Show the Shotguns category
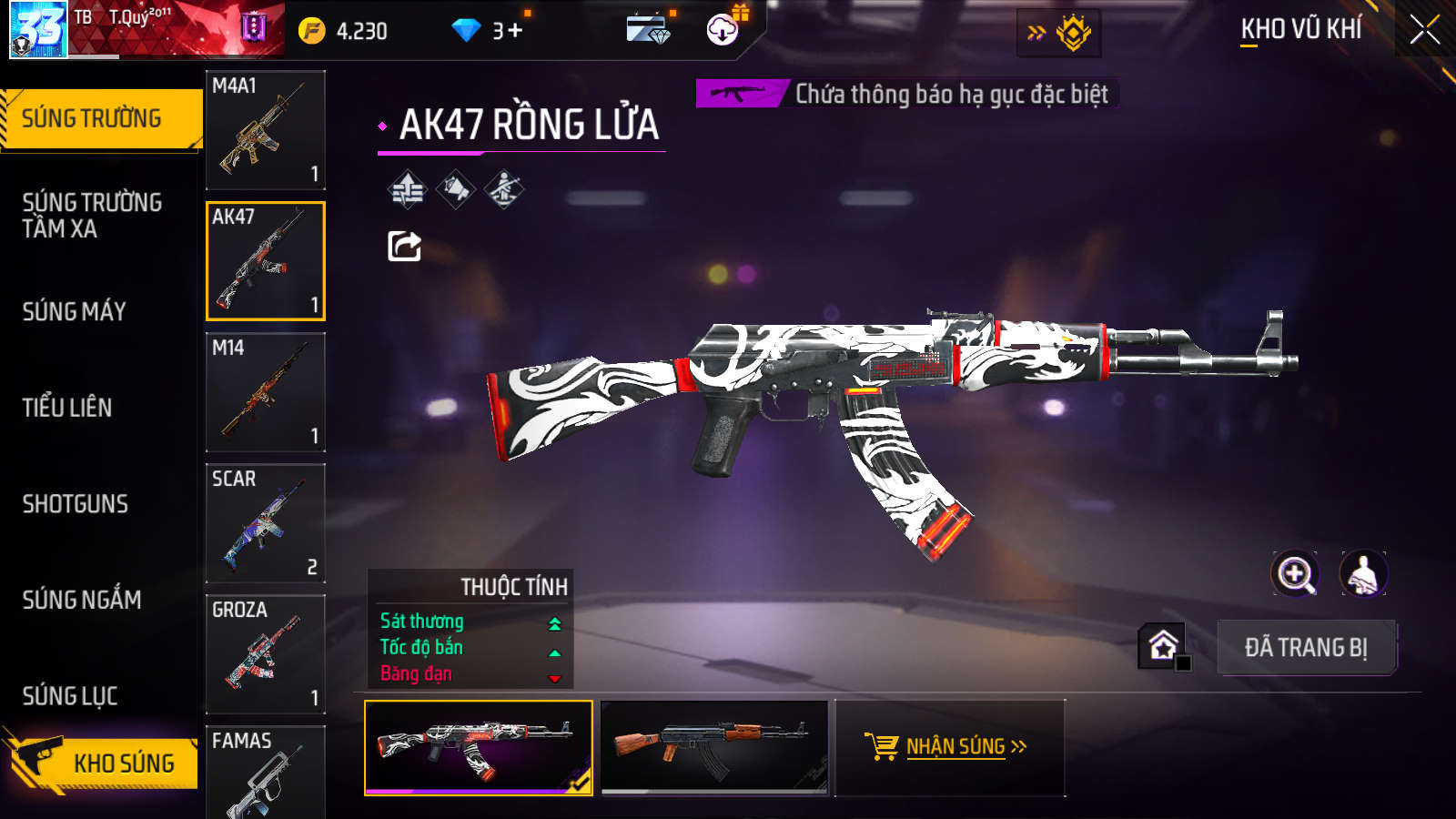The height and width of the screenshot is (819, 1456). [76, 504]
